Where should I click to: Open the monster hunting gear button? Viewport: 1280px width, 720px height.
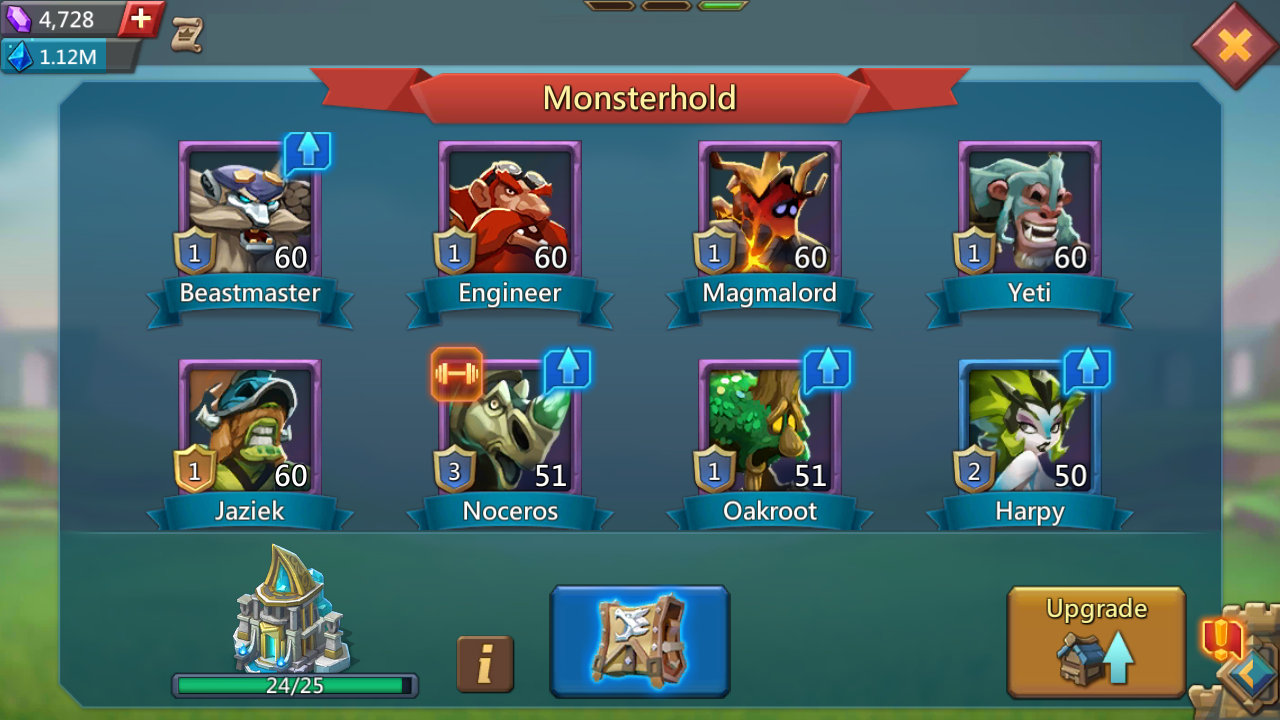(x=639, y=640)
